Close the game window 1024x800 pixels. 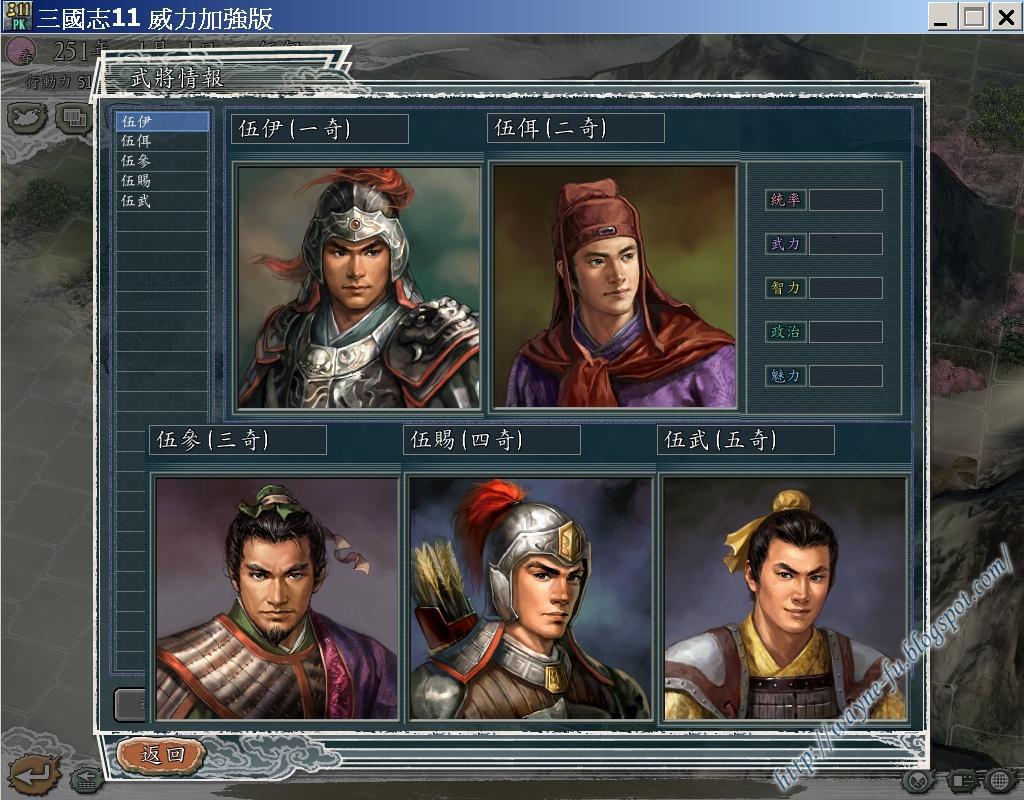[1005, 16]
